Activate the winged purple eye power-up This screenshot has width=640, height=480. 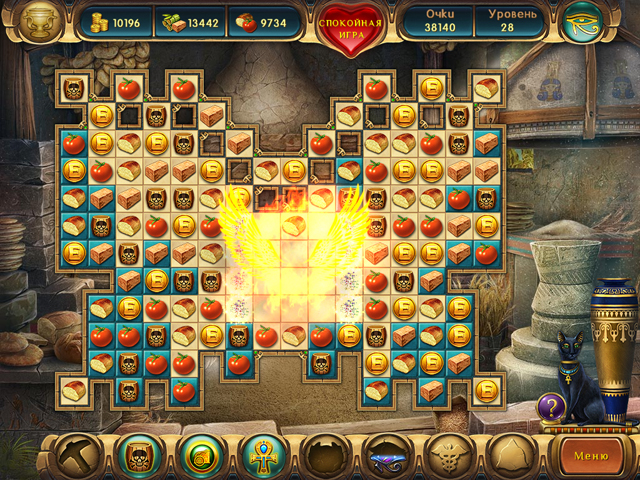coord(388,456)
